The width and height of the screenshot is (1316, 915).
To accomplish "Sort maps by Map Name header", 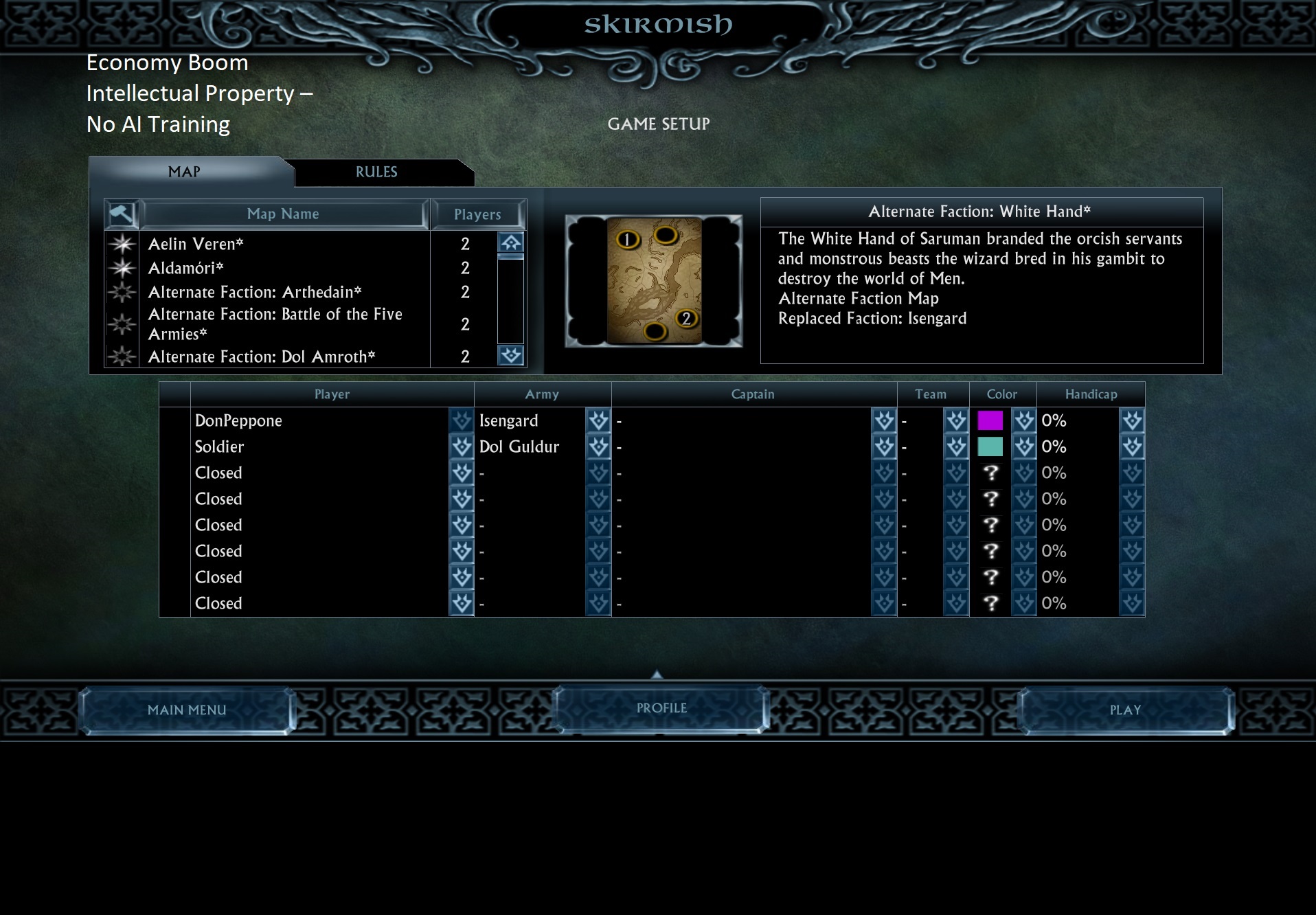I will (x=283, y=214).
